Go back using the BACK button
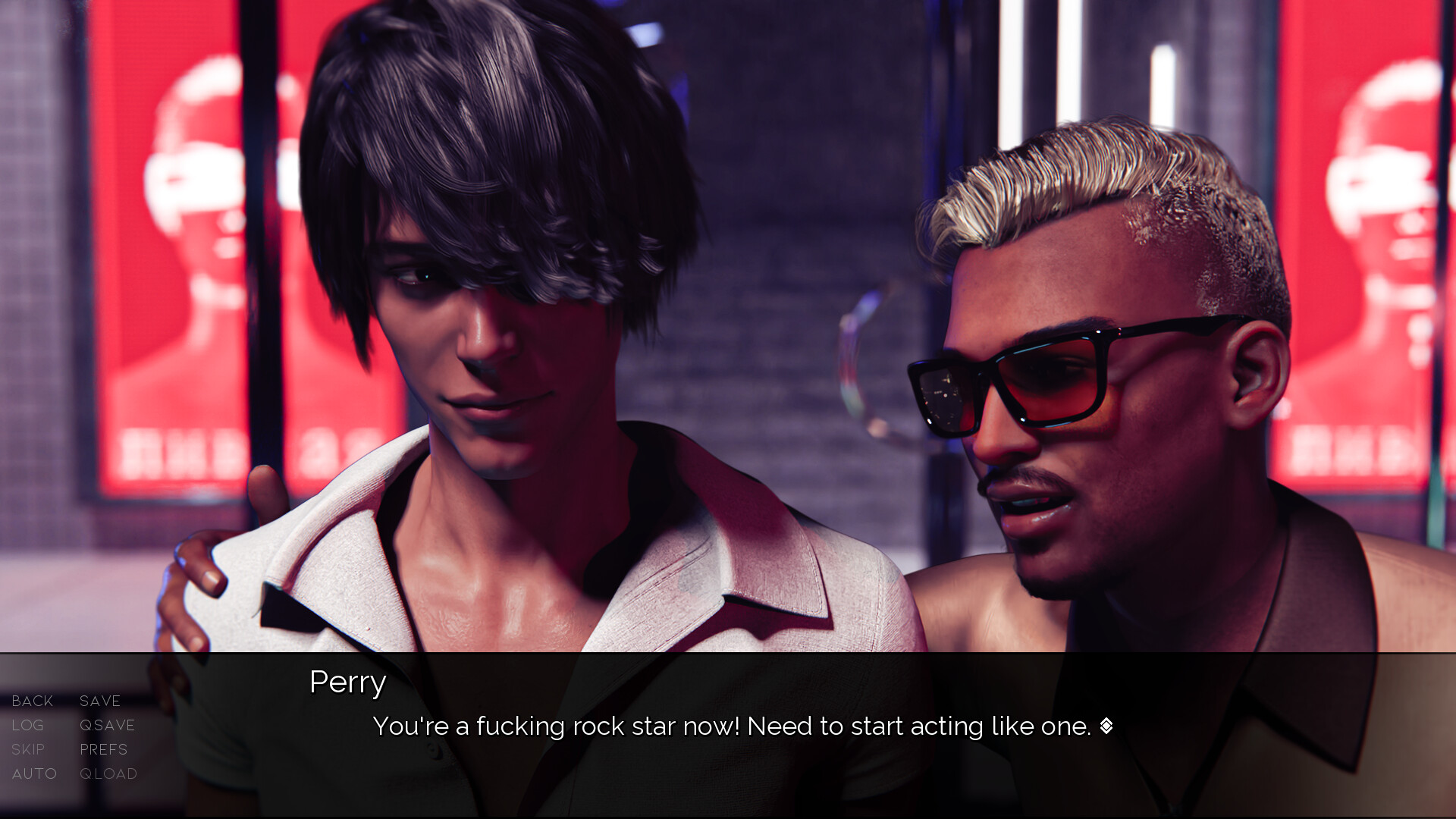This screenshot has width=1456, height=819. point(33,701)
